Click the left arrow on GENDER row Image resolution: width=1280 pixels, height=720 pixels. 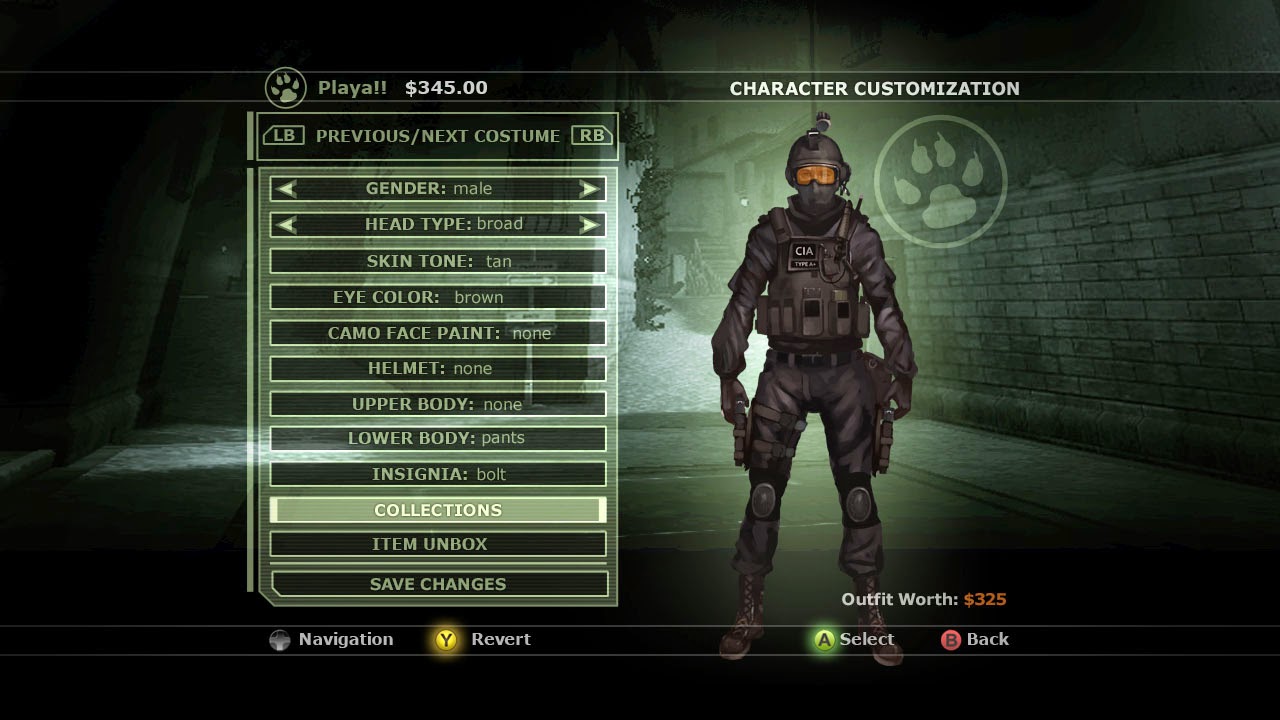click(x=283, y=189)
